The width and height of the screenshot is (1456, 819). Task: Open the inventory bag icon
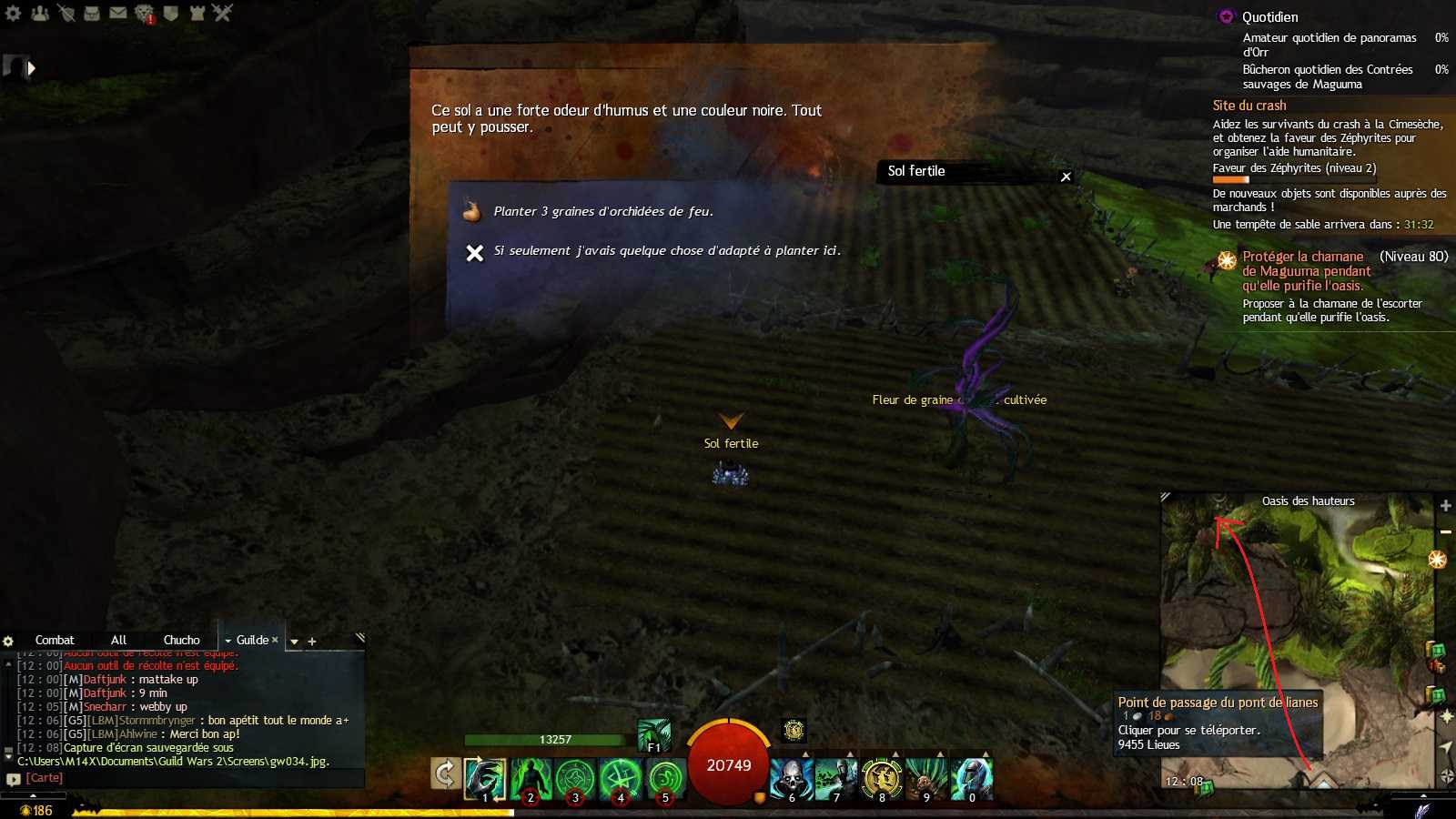(92, 14)
